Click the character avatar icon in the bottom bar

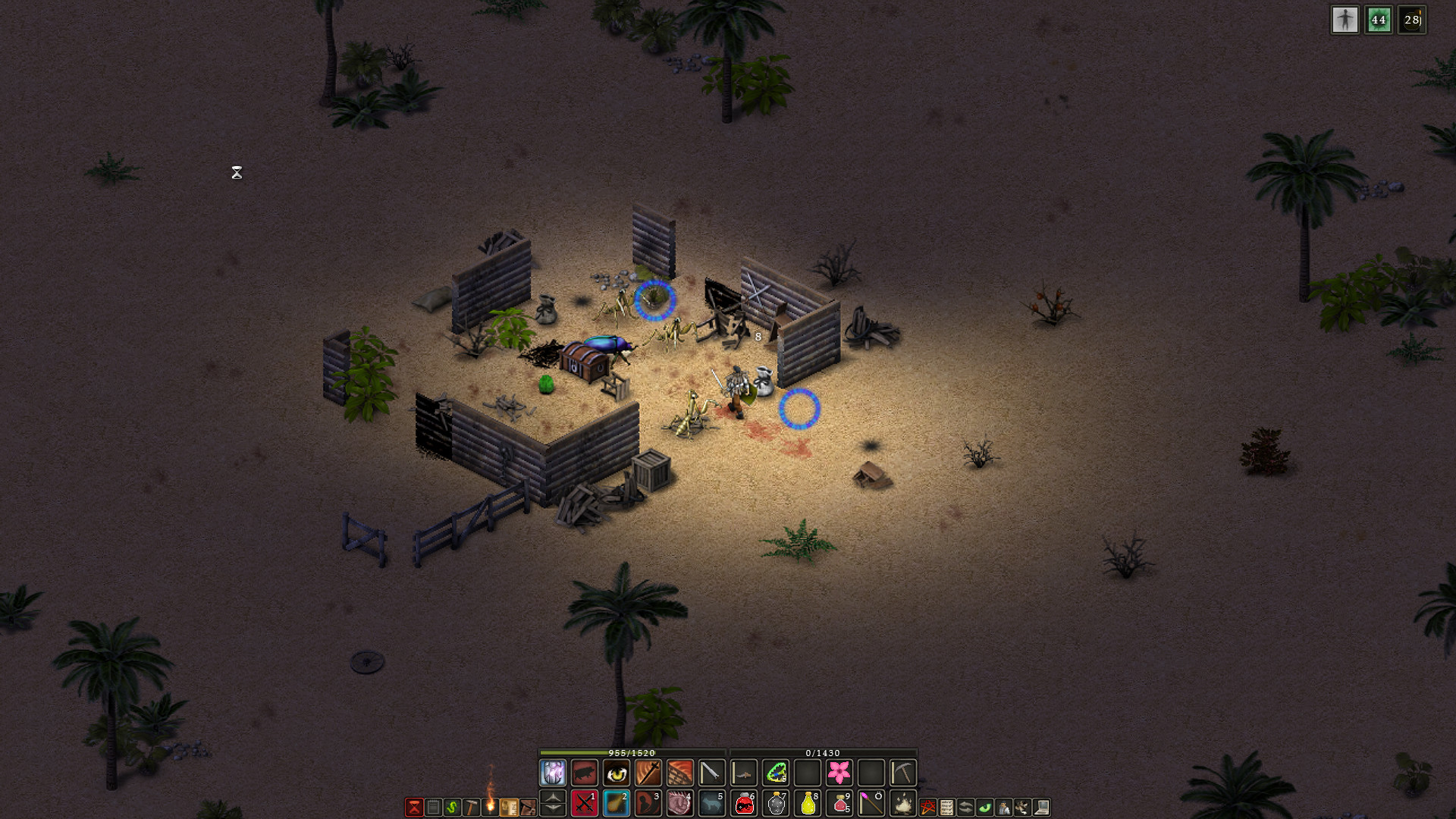pyautogui.click(x=1003, y=807)
